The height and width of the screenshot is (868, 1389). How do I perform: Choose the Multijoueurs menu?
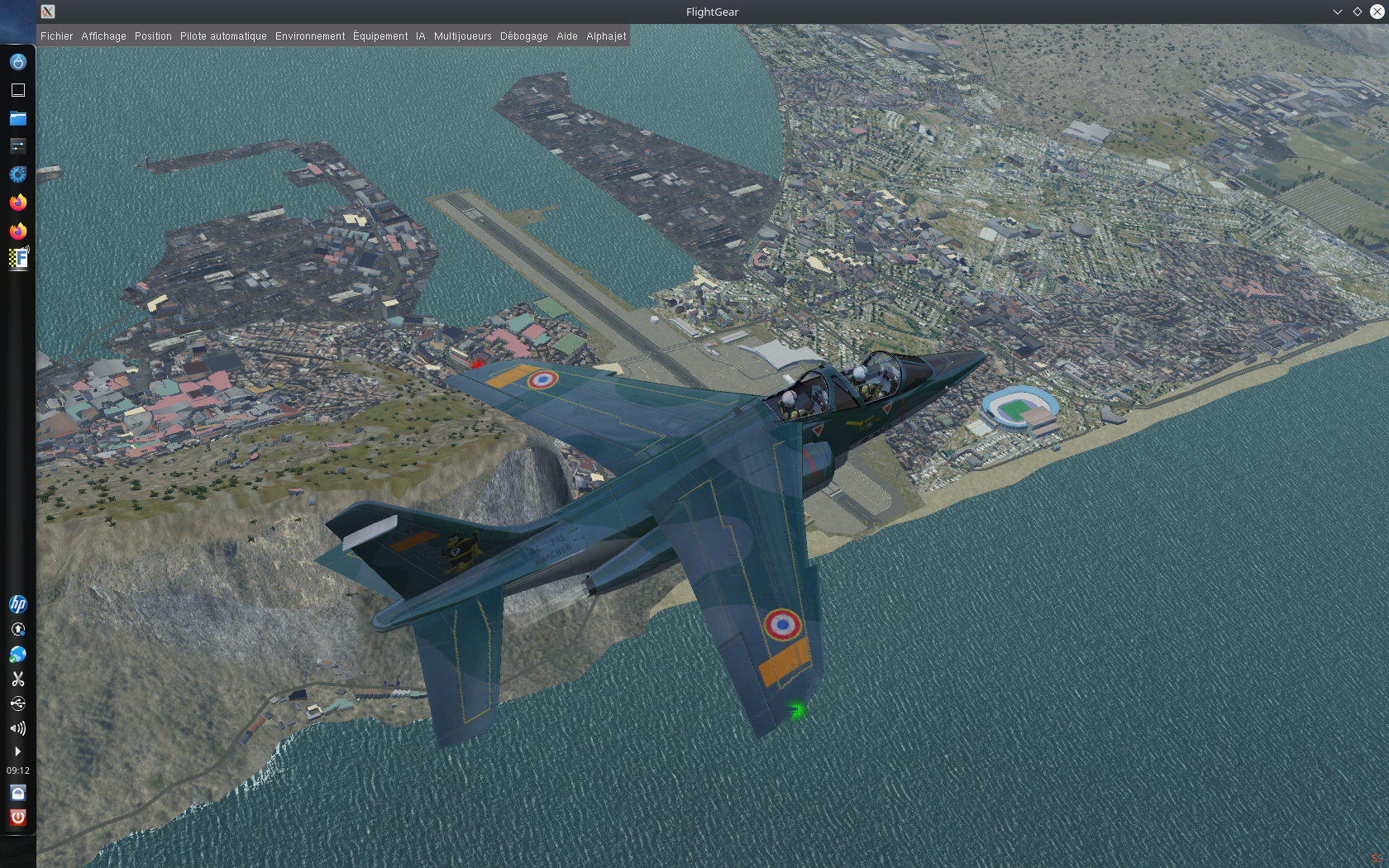click(x=462, y=36)
